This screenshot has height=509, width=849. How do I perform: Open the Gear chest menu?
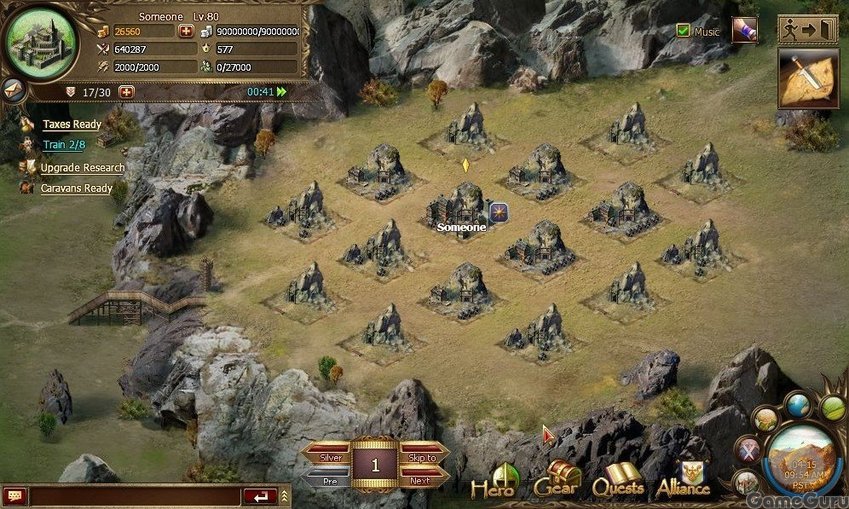[558, 481]
